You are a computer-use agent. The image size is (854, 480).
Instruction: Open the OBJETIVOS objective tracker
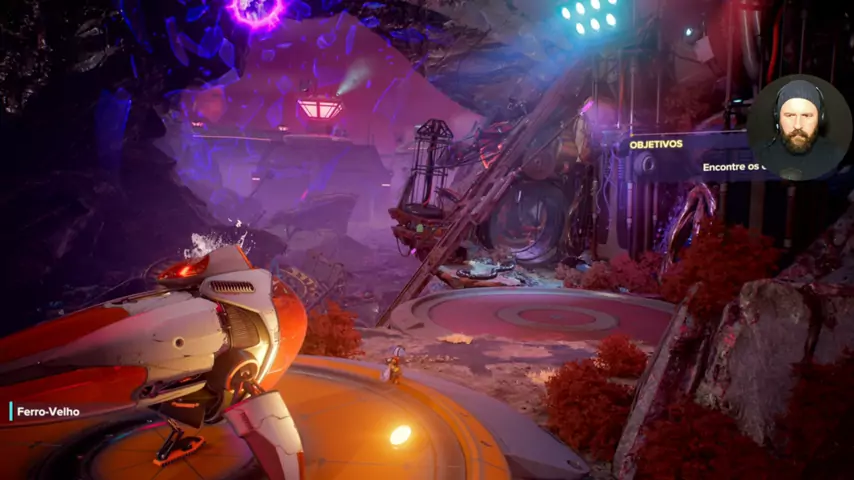(656, 144)
